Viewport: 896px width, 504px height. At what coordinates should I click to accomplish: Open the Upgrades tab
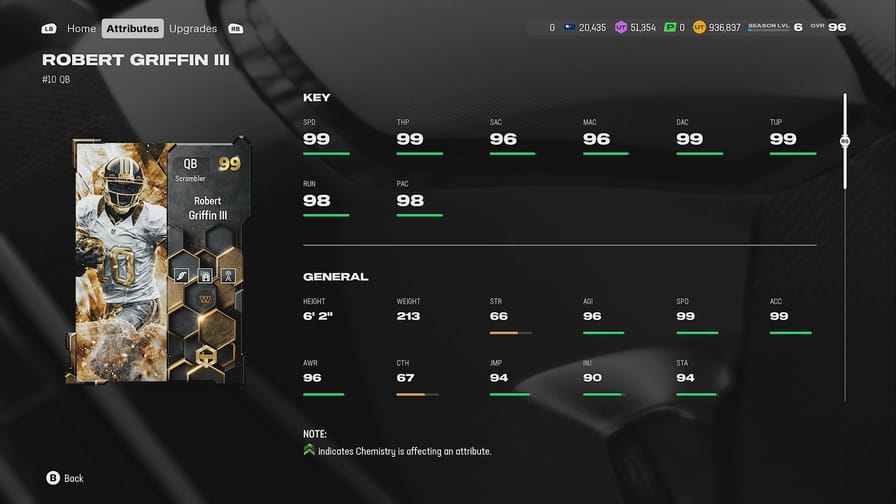click(x=193, y=28)
